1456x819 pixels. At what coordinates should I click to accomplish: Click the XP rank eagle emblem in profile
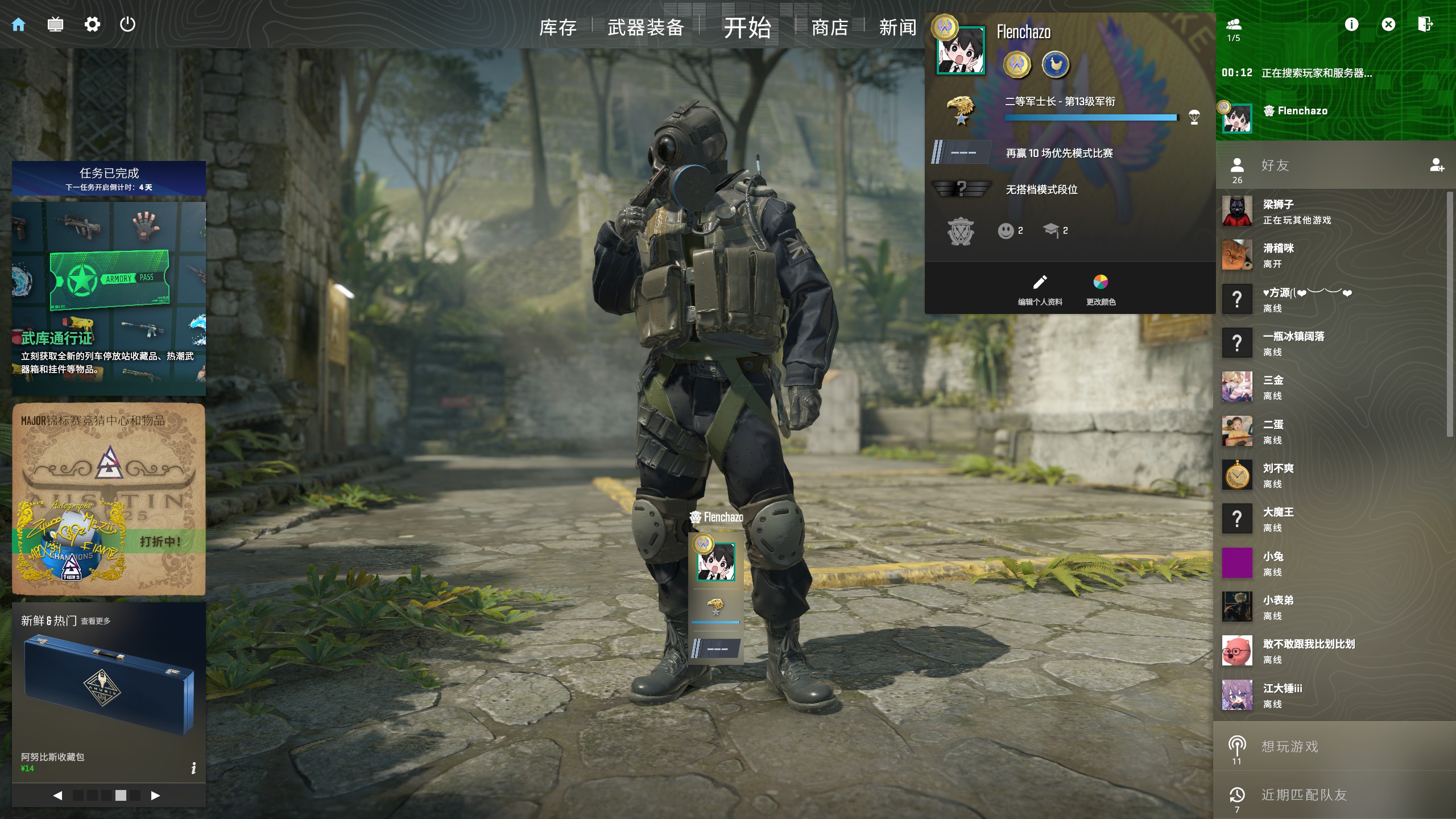pyautogui.click(x=961, y=111)
